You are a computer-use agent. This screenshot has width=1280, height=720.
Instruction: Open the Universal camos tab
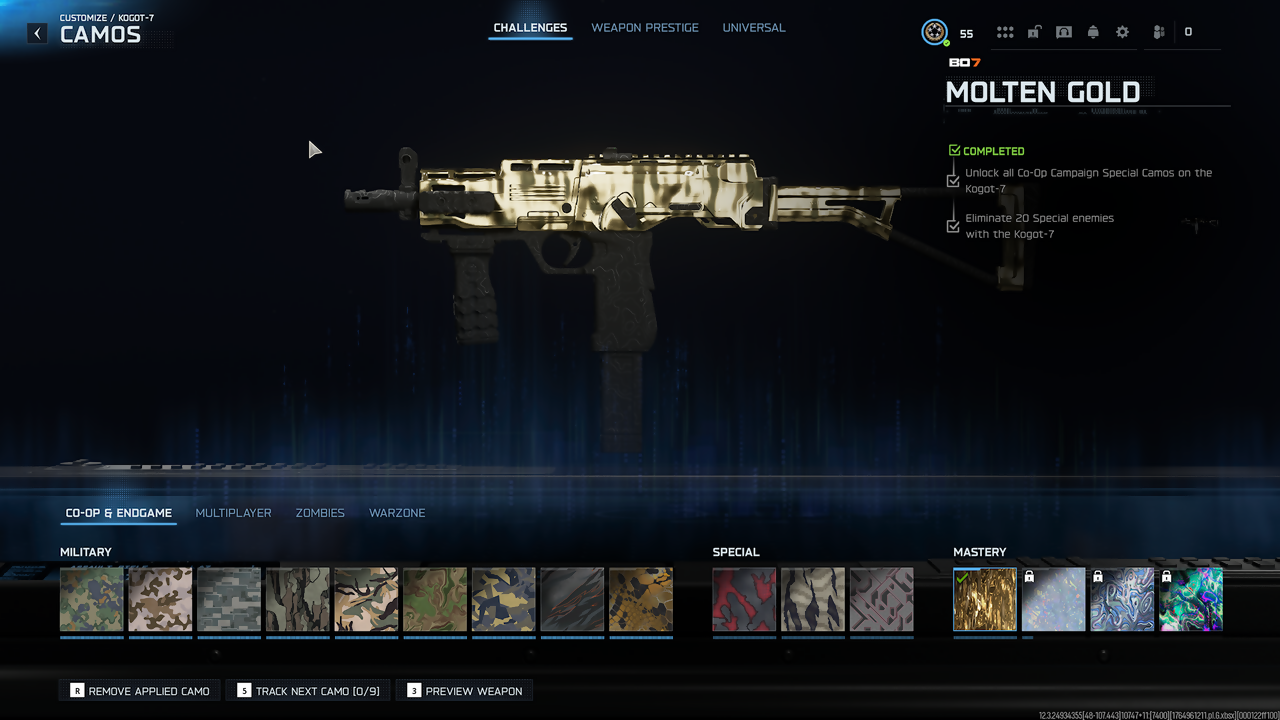click(754, 28)
